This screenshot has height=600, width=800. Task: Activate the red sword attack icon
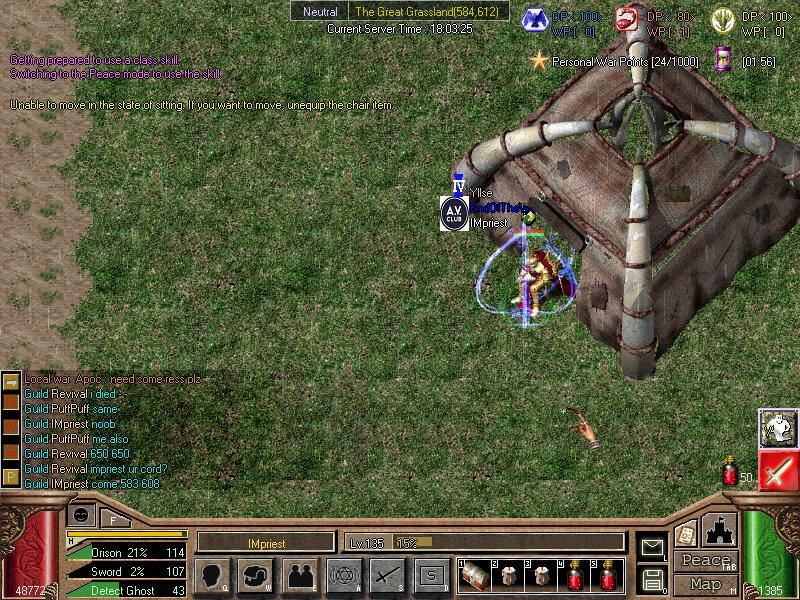point(776,471)
